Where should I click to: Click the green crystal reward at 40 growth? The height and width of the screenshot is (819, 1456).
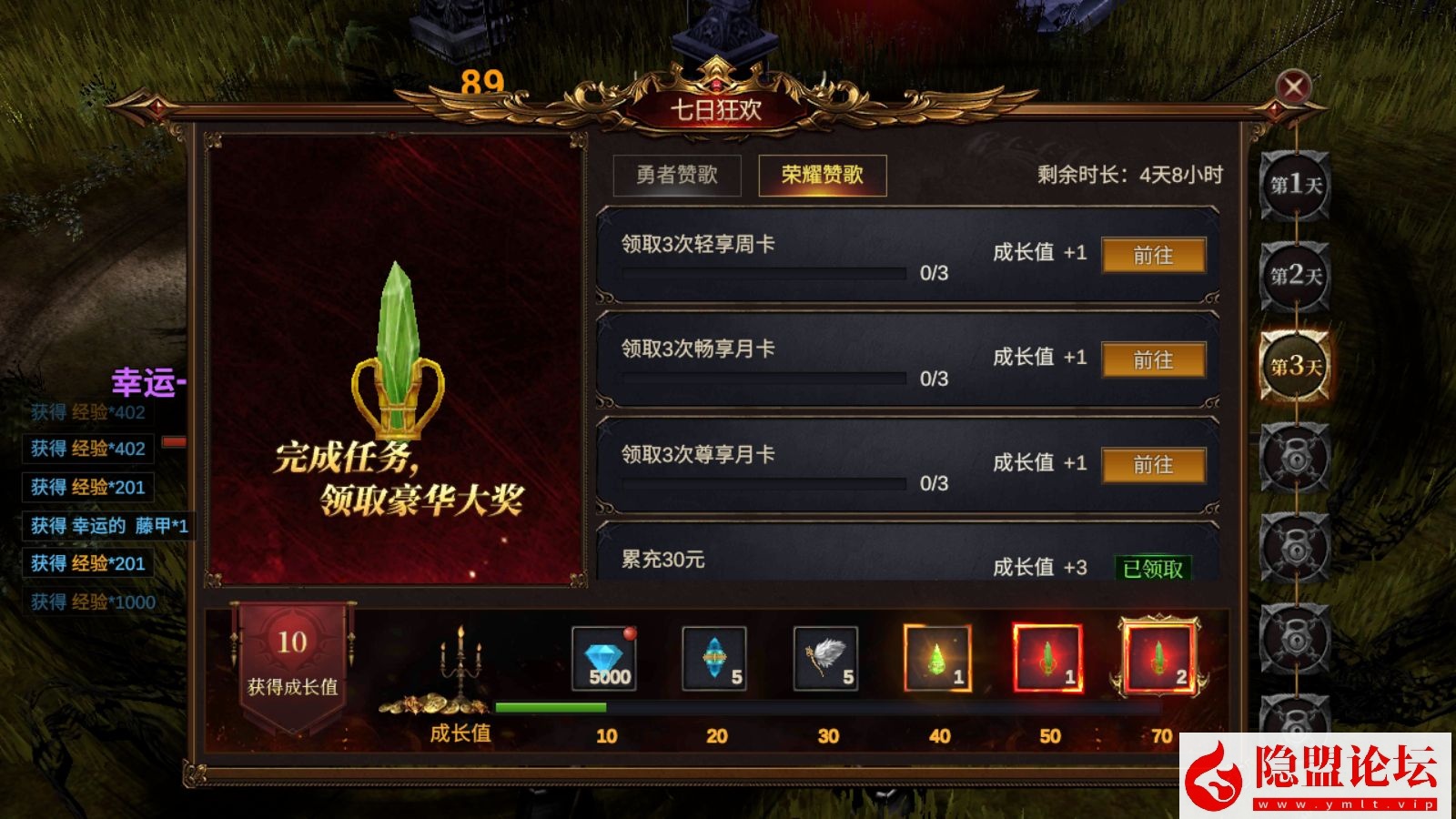935,658
